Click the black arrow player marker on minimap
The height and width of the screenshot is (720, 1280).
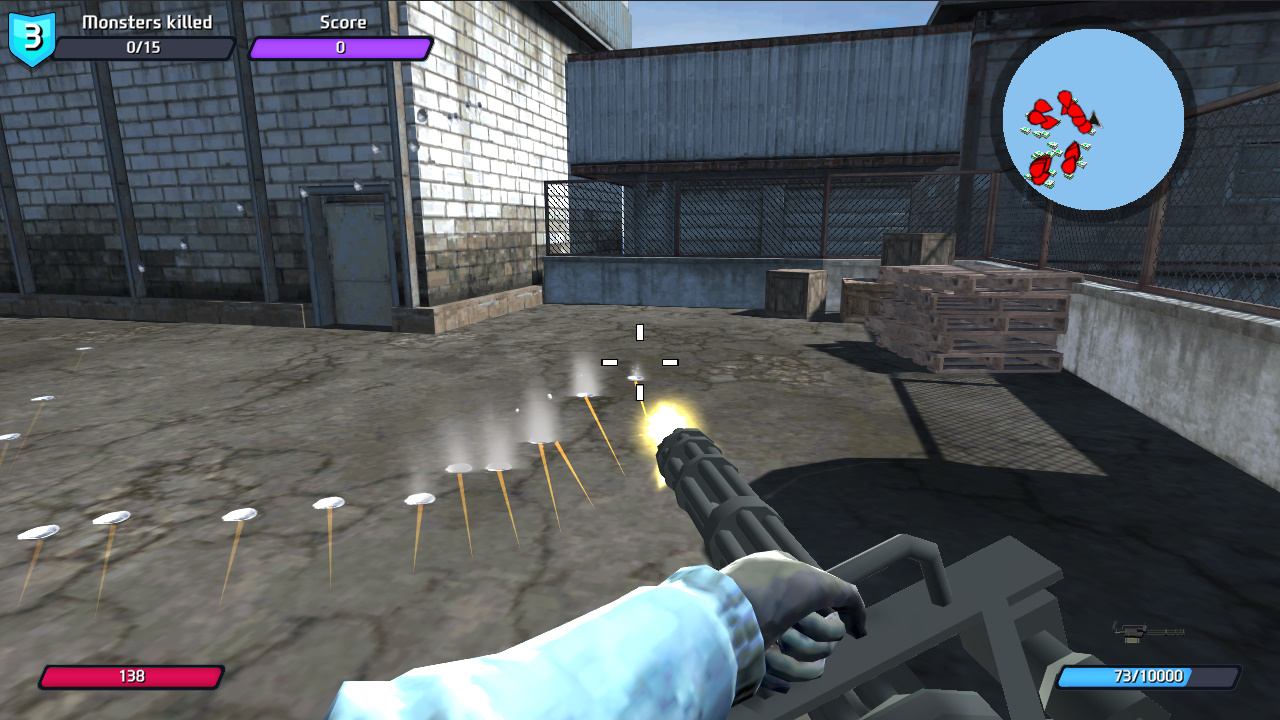tap(1095, 118)
